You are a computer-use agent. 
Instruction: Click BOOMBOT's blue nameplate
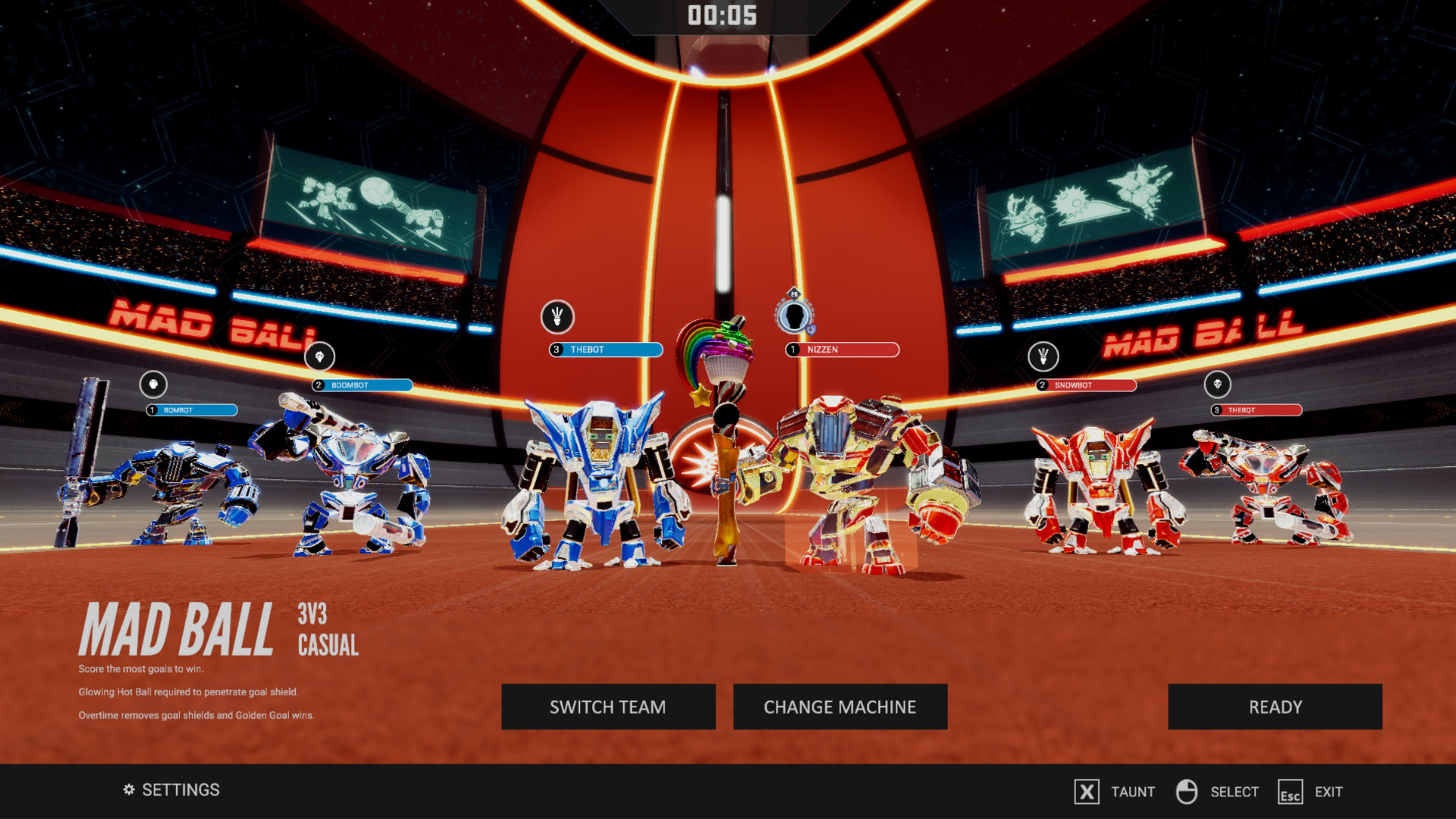pos(362,385)
